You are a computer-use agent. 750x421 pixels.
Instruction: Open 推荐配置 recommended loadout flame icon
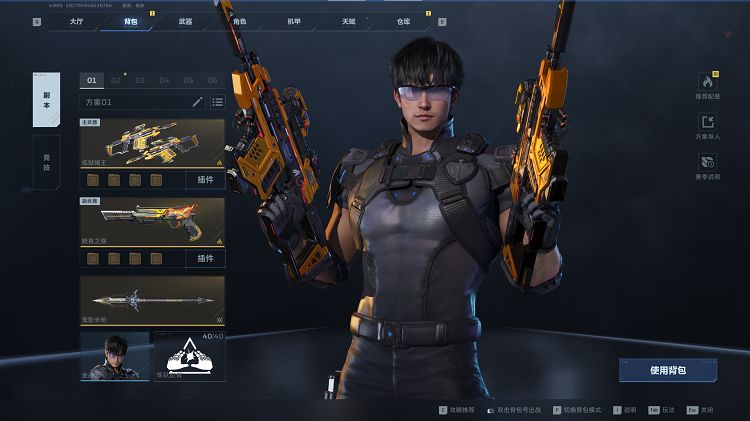coord(707,85)
